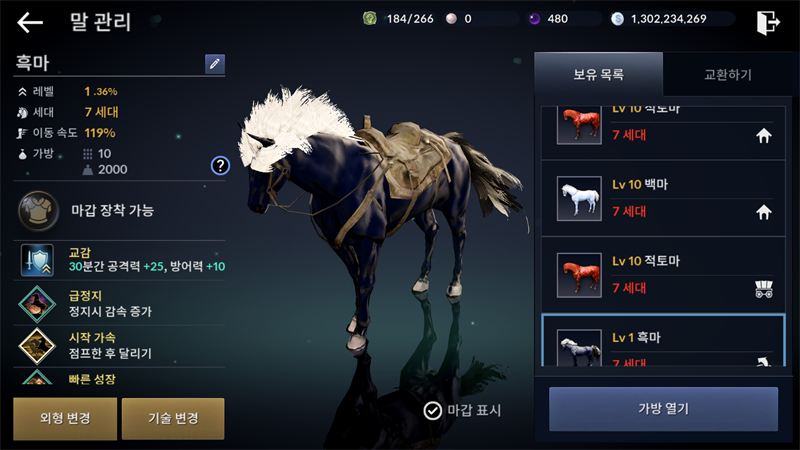Exit the horse management screen via door icon

[x=768, y=21]
